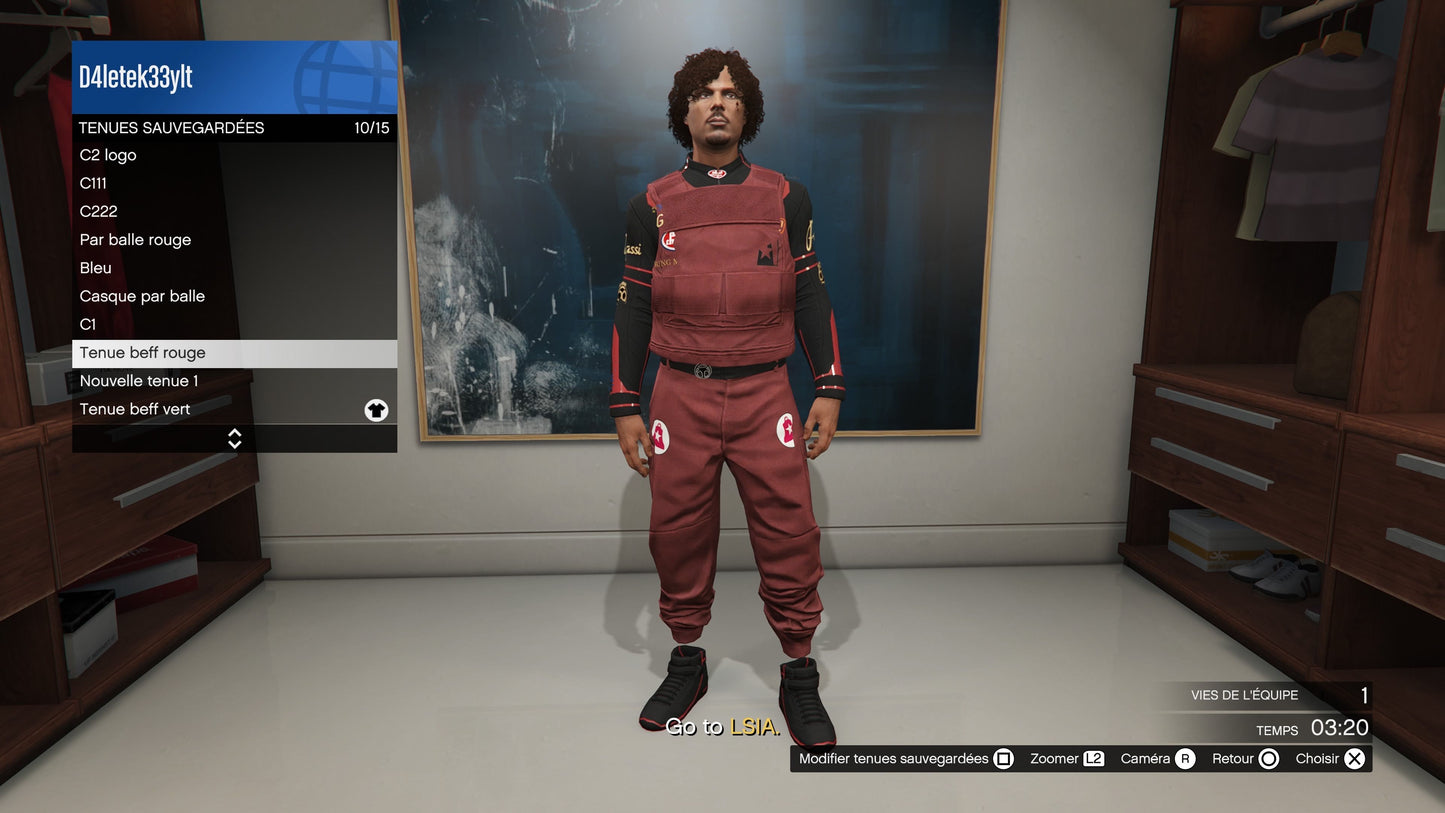
Task: Select the R icon to rotate the camera
Action: [x=1183, y=758]
